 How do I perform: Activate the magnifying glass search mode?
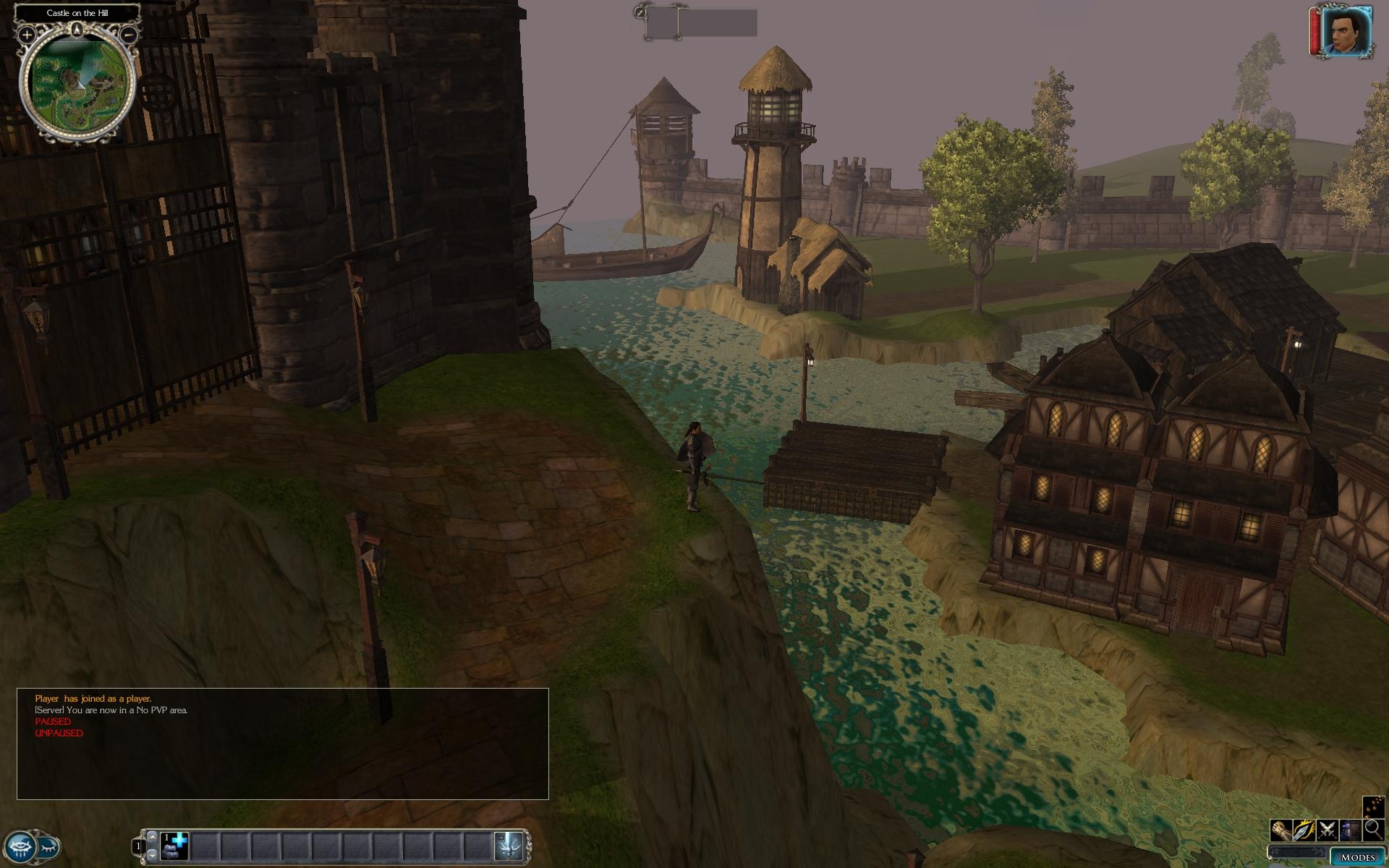pos(1372,830)
